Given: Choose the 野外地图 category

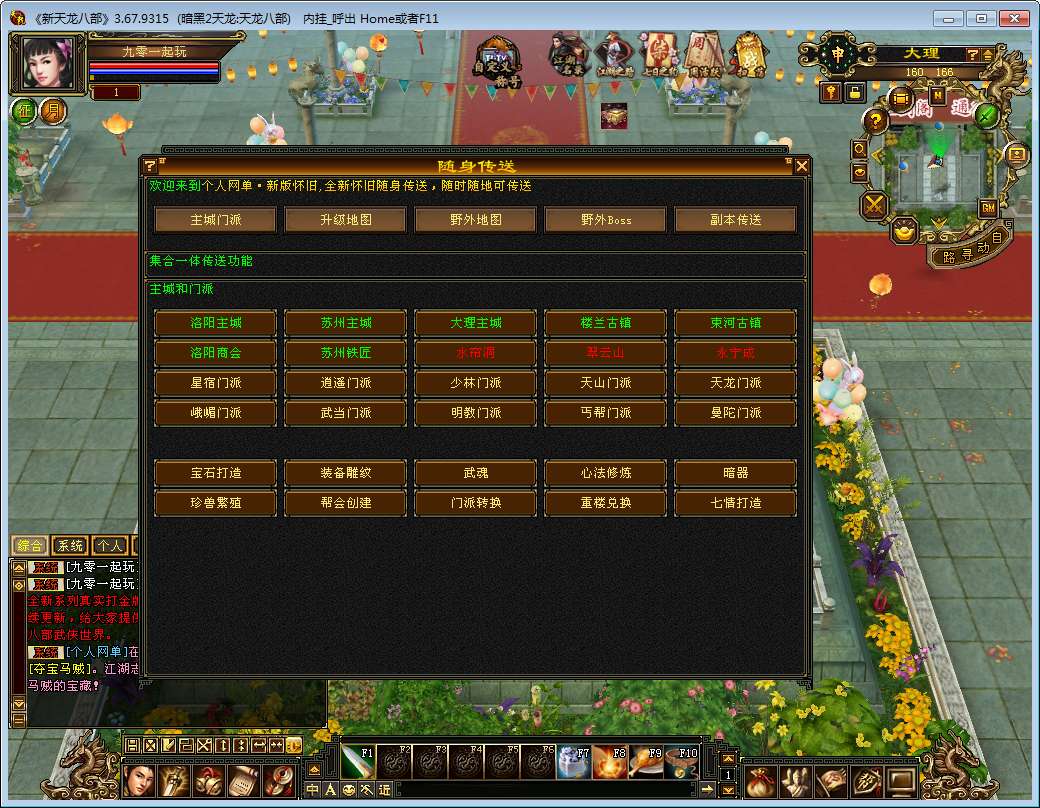Looking at the screenshot, I should click(476, 220).
